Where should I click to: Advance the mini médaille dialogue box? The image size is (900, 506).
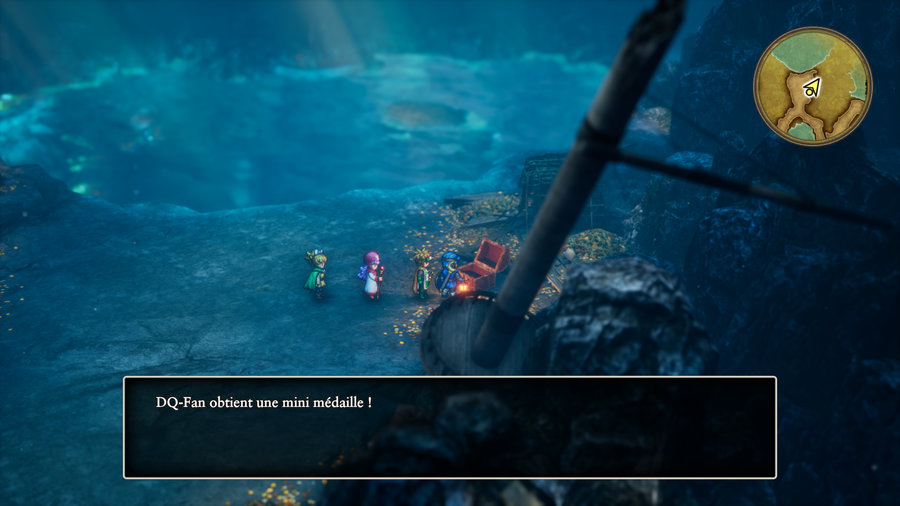[449, 427]
